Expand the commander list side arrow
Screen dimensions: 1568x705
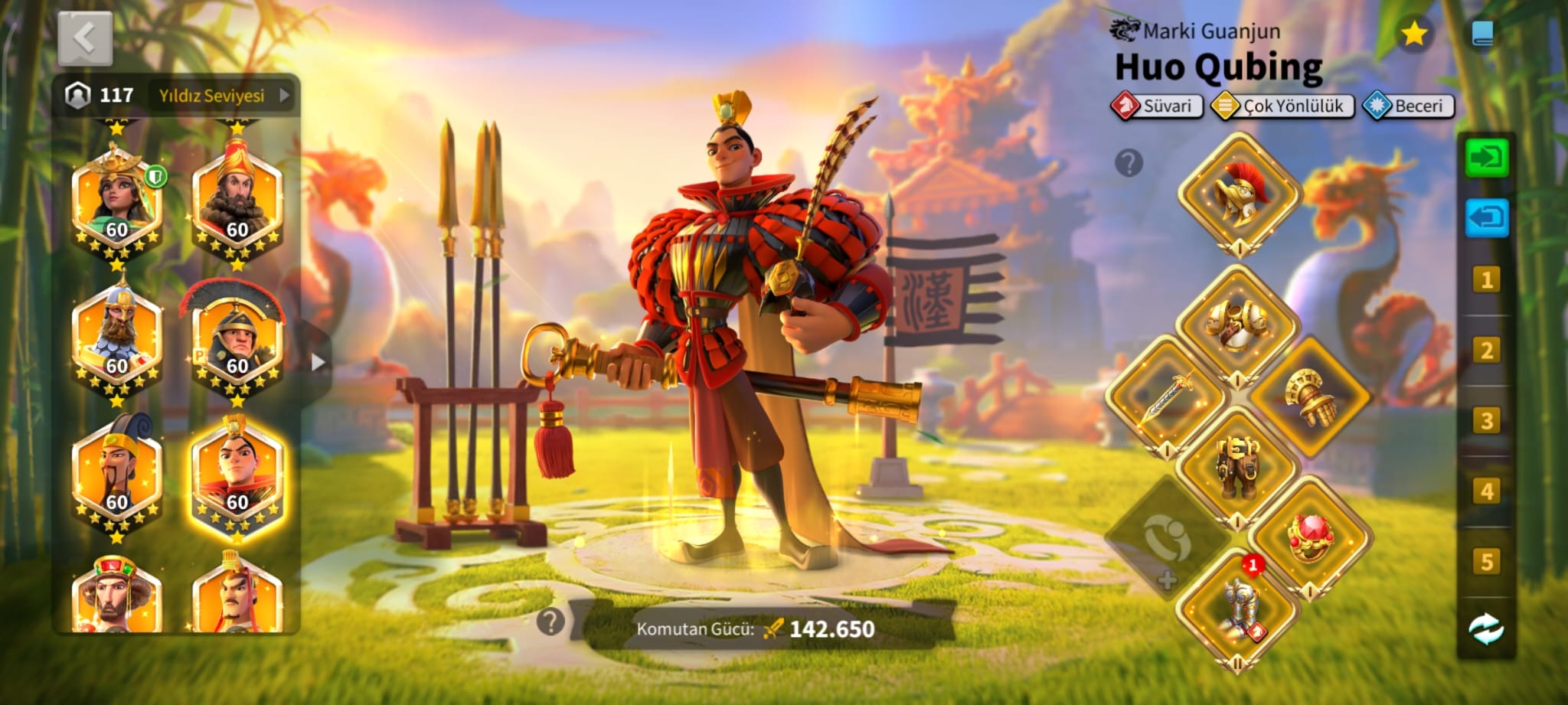pos(318,362)
